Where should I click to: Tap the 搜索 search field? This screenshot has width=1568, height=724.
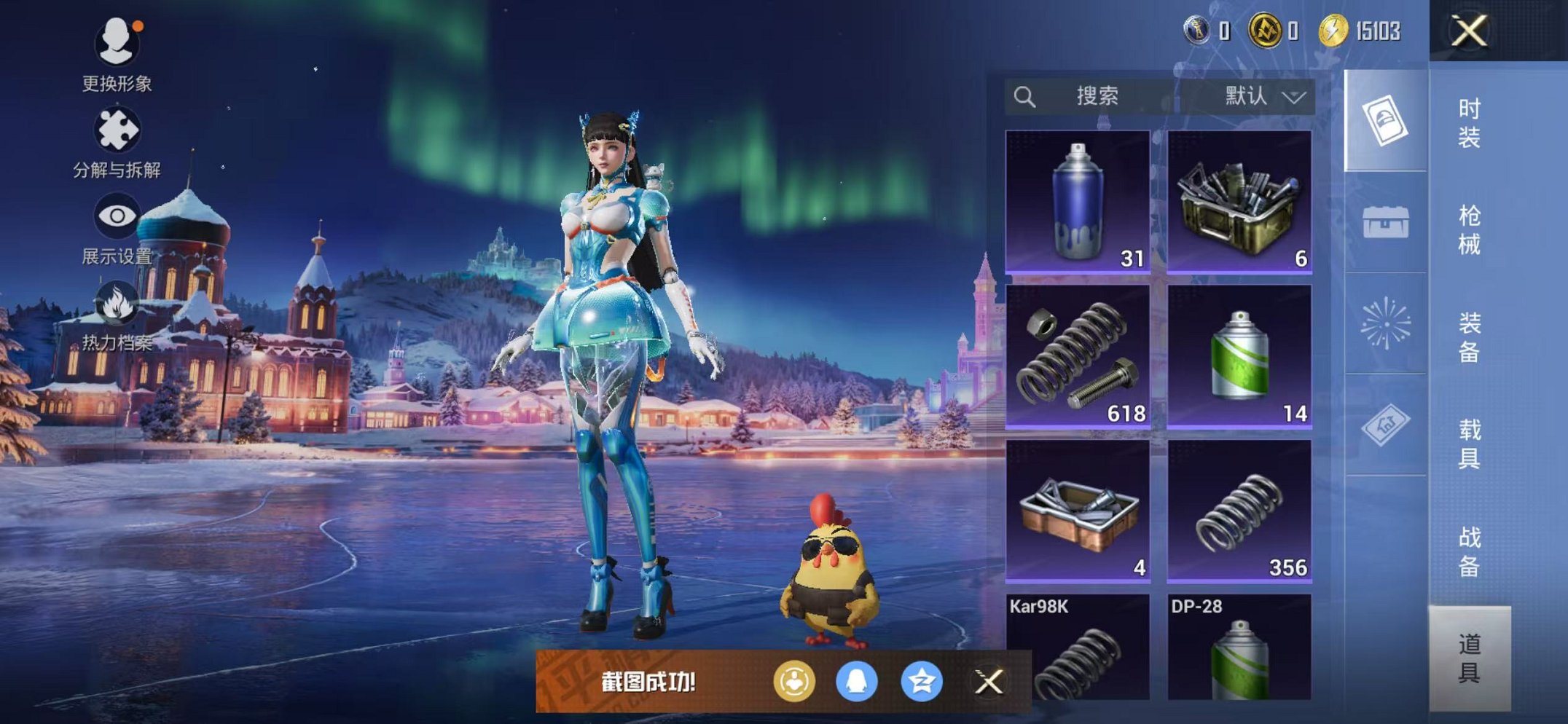tap(1099, 95)
